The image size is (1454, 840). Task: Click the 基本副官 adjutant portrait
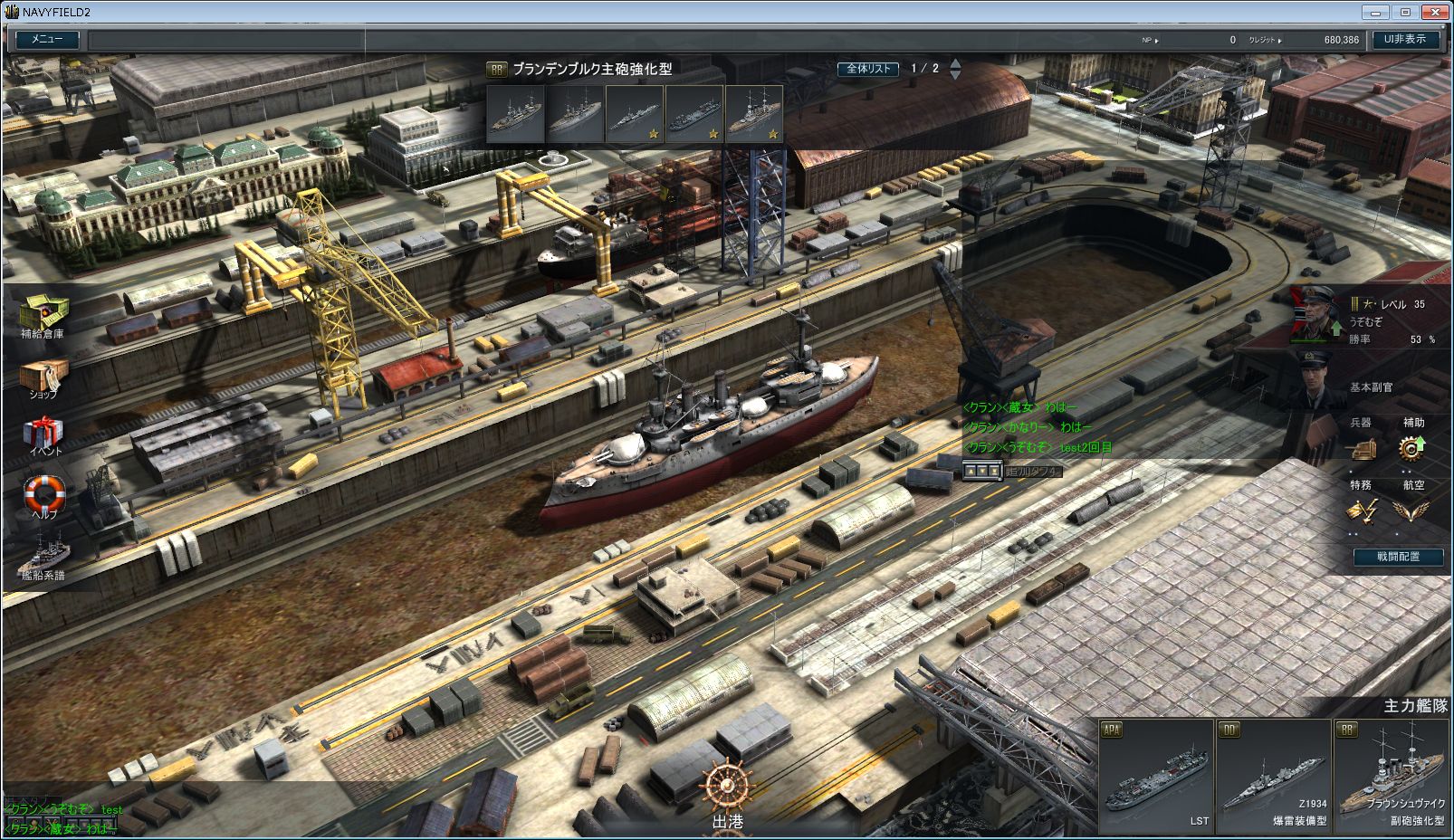pyautogui.click(x=1318, y=380)
